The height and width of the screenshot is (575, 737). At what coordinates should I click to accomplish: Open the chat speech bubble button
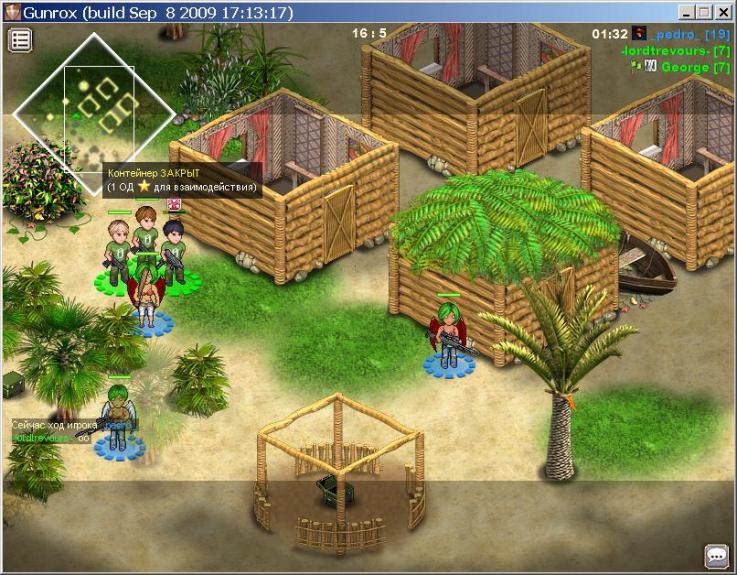point(716,555)
